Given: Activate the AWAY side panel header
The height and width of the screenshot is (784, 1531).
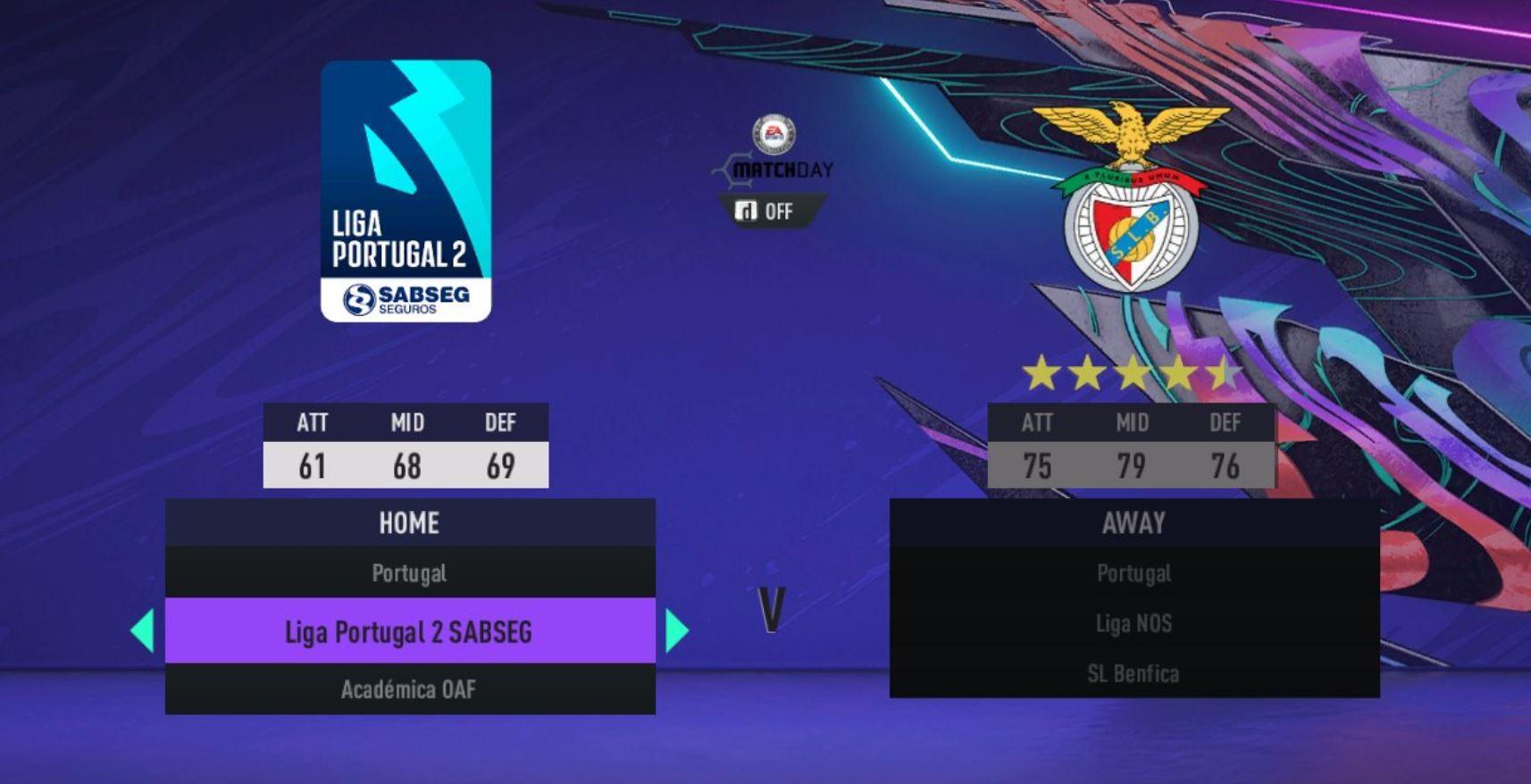Looking at the screenshot, I should click(x=1134, y=522).
